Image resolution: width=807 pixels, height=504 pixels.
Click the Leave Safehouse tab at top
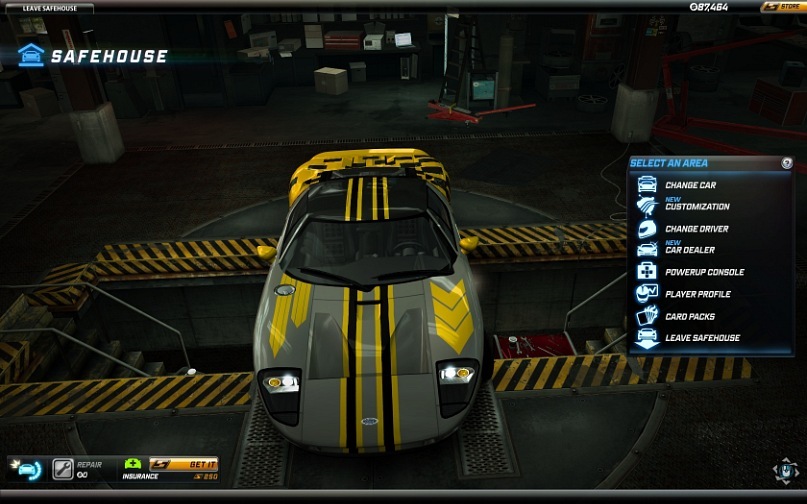coord(50,8)
